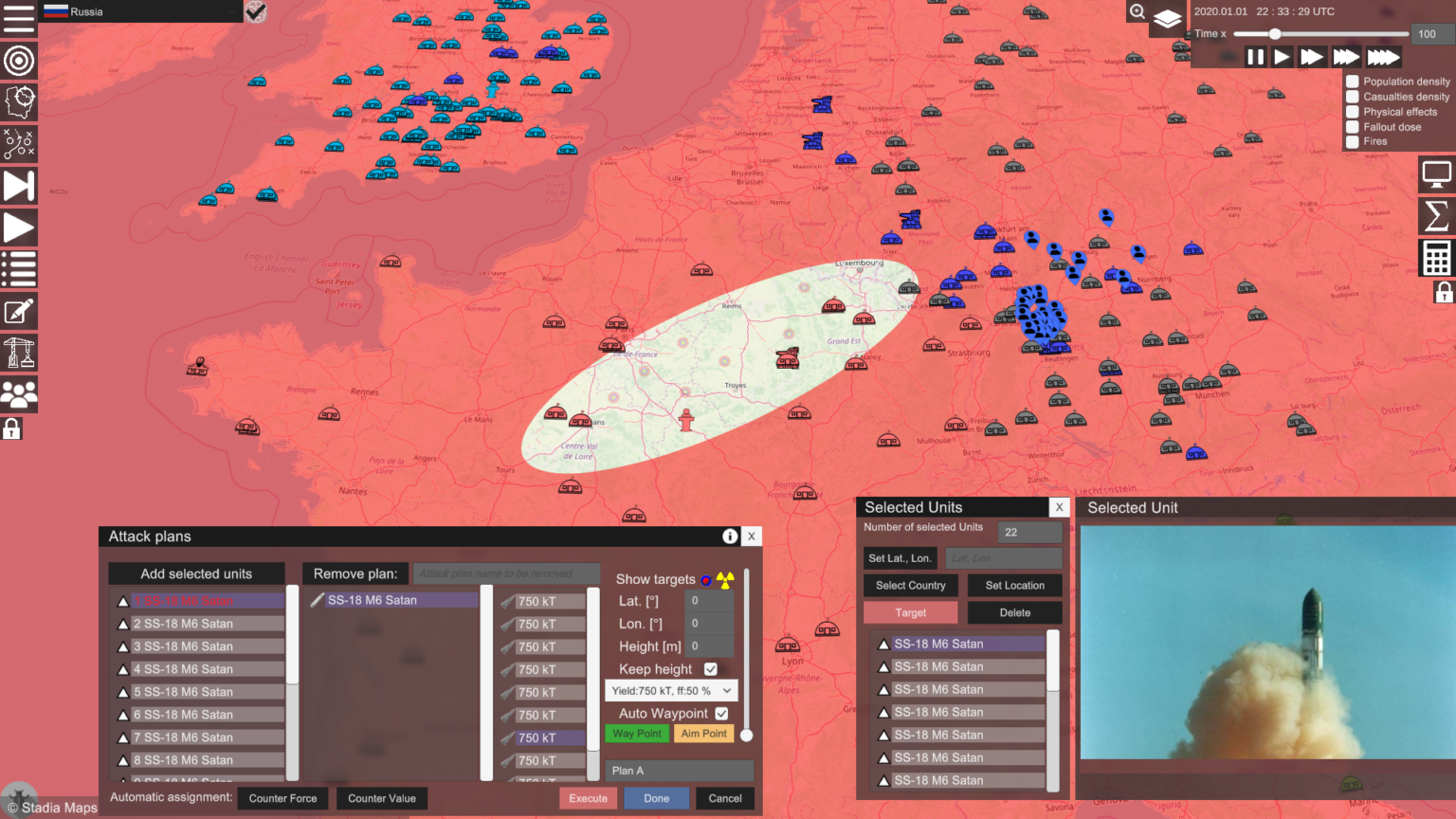This screenshot has width=1456, height=819.
Task: Open the map layers selector
Action: 1168,19
